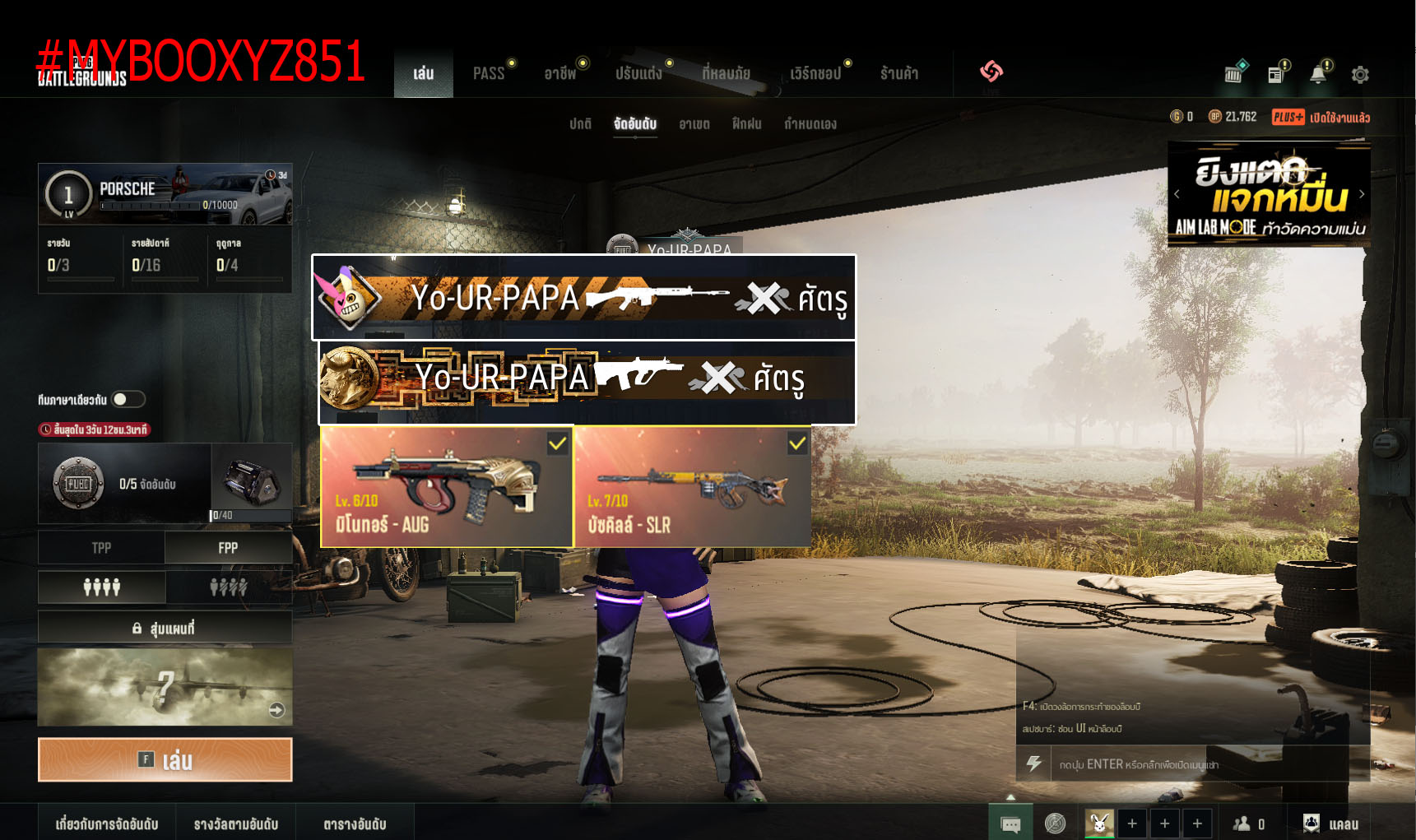
Task: Switch to the อาเขต arcade tab
Action: (x=694, y=123)
